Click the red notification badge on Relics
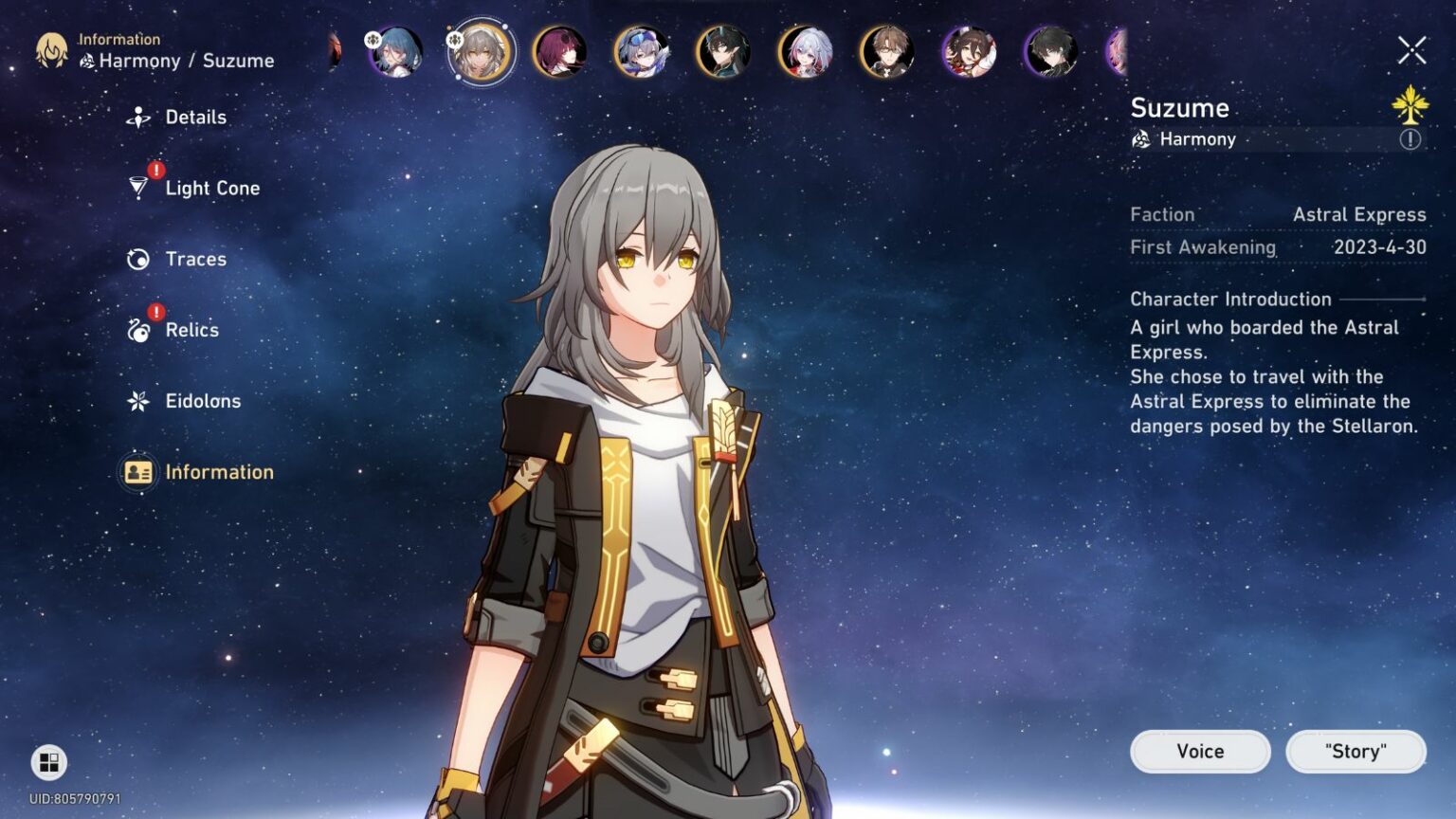This screenshot has height=819, width=1456. 154,310
